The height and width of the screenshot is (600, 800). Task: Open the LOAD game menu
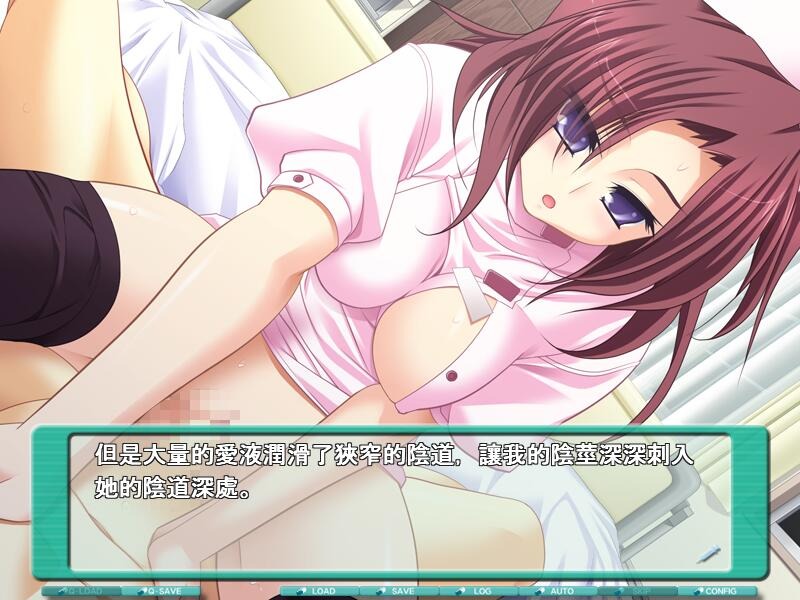coord(319,591)
